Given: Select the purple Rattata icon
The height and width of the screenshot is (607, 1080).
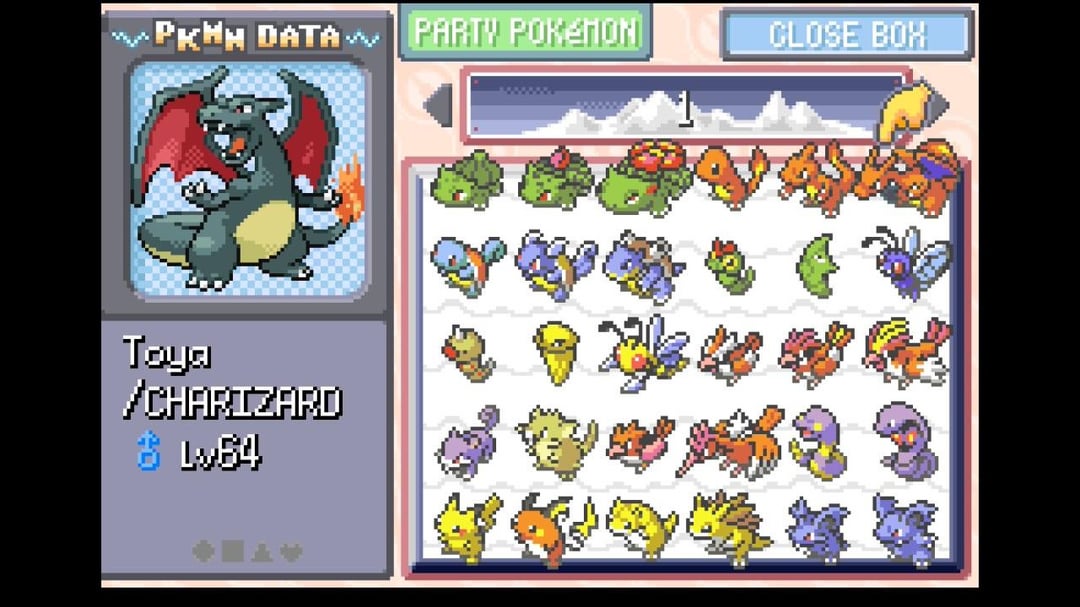Looking at the screenshot, I should pos(467,441).
